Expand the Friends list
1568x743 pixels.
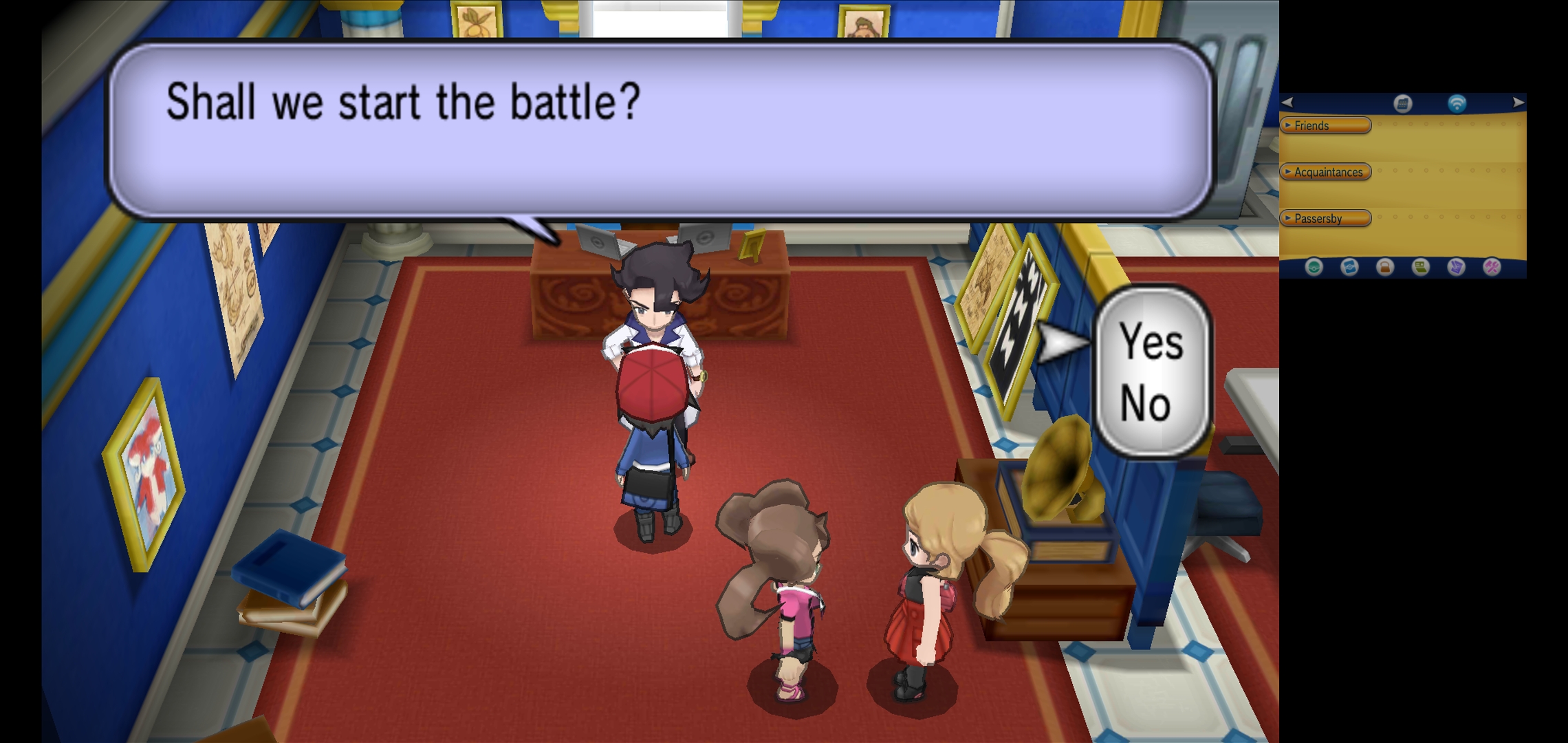[1325, 125]
